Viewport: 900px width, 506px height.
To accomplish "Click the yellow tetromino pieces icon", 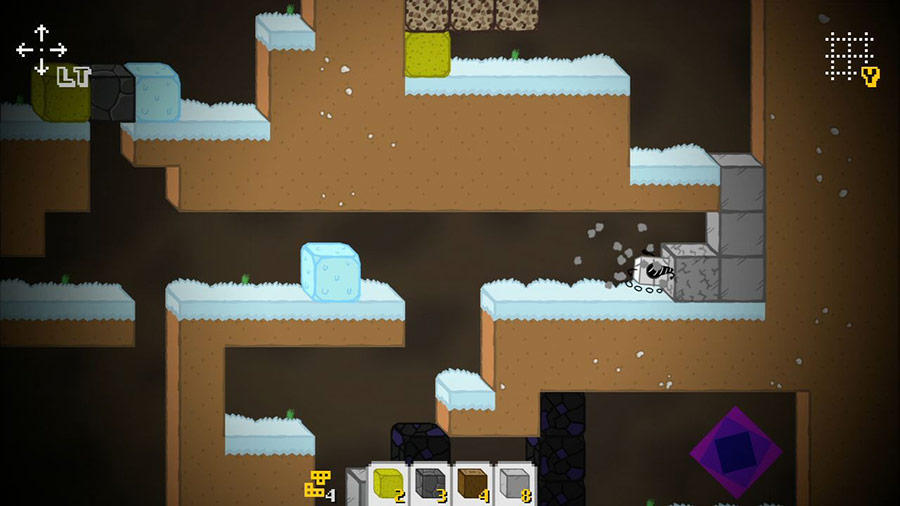I will 317,484.
